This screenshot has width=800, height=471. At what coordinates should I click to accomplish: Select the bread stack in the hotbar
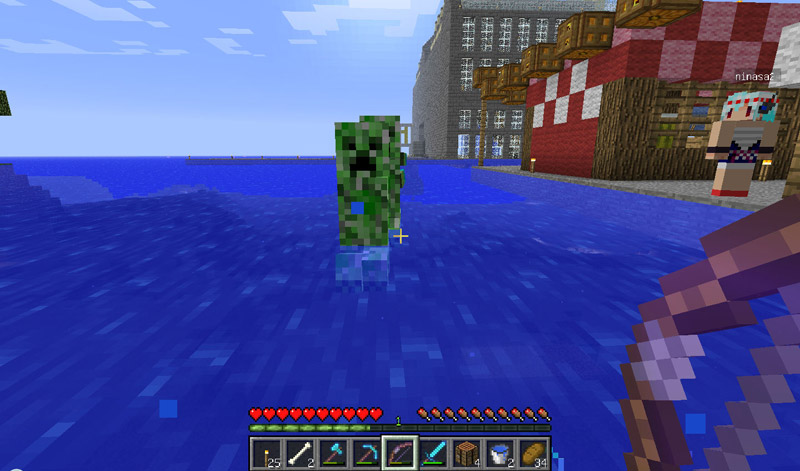click(531, 453)
